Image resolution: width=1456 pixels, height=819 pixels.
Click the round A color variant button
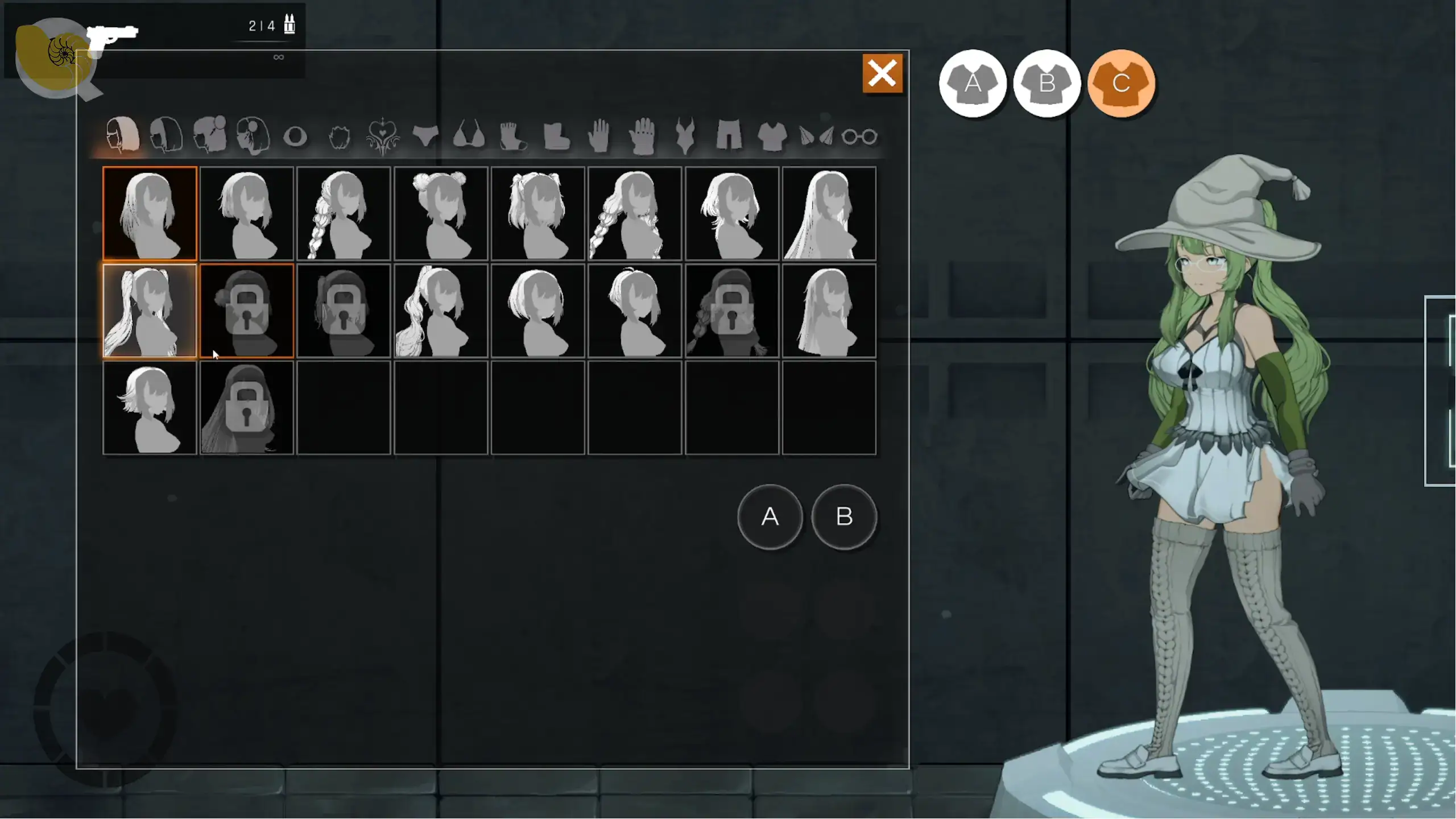[x=770, y=516]
